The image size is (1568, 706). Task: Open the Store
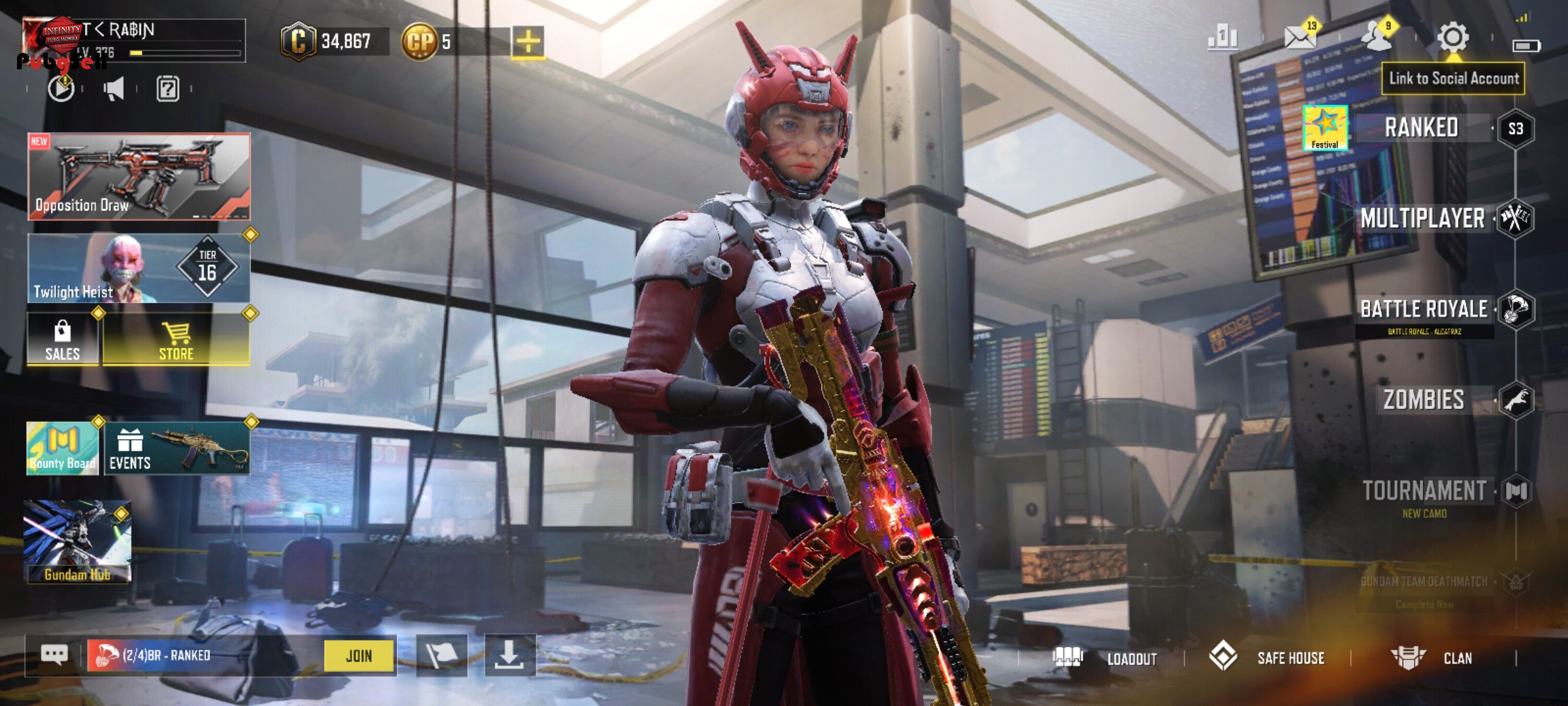tap(176, 339)
